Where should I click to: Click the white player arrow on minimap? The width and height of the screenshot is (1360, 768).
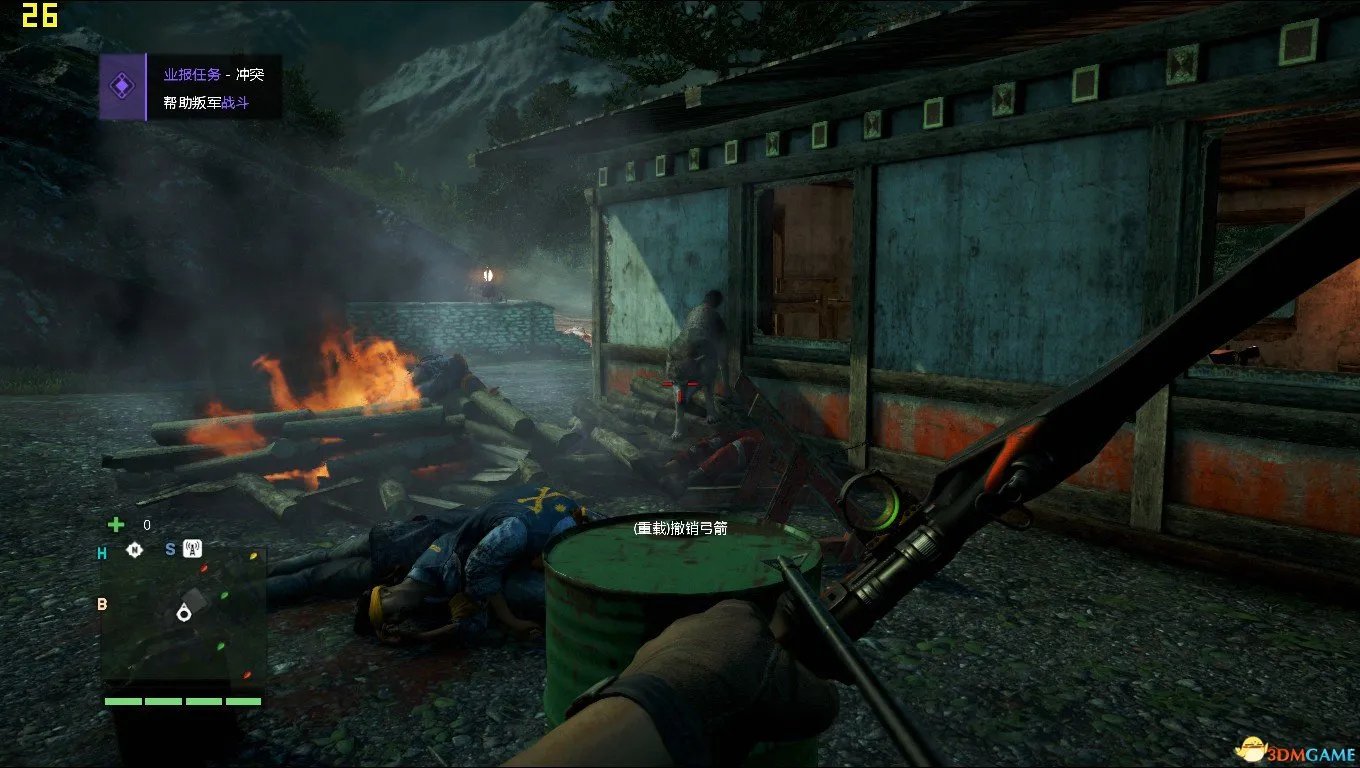tap(184, 612)
